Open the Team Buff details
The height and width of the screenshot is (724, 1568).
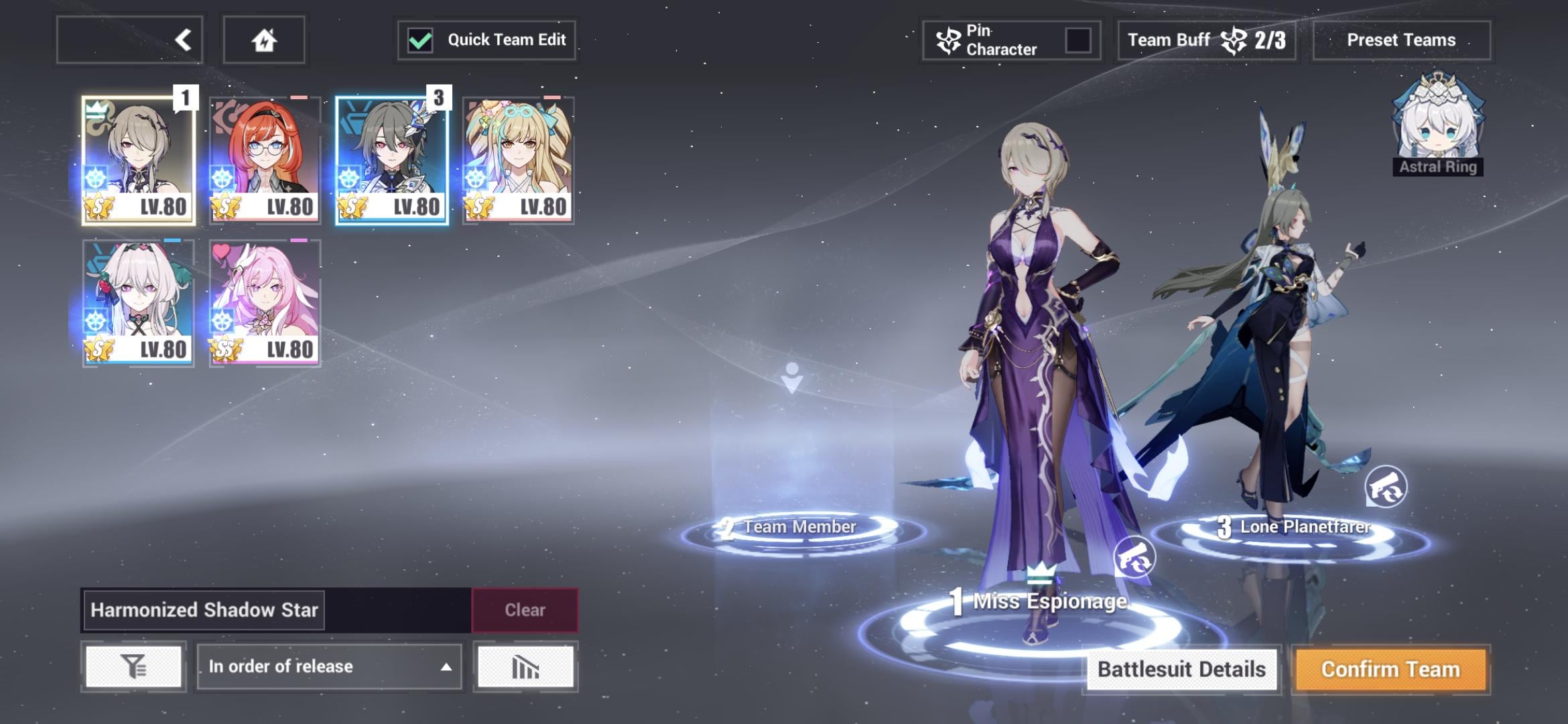1206,40
